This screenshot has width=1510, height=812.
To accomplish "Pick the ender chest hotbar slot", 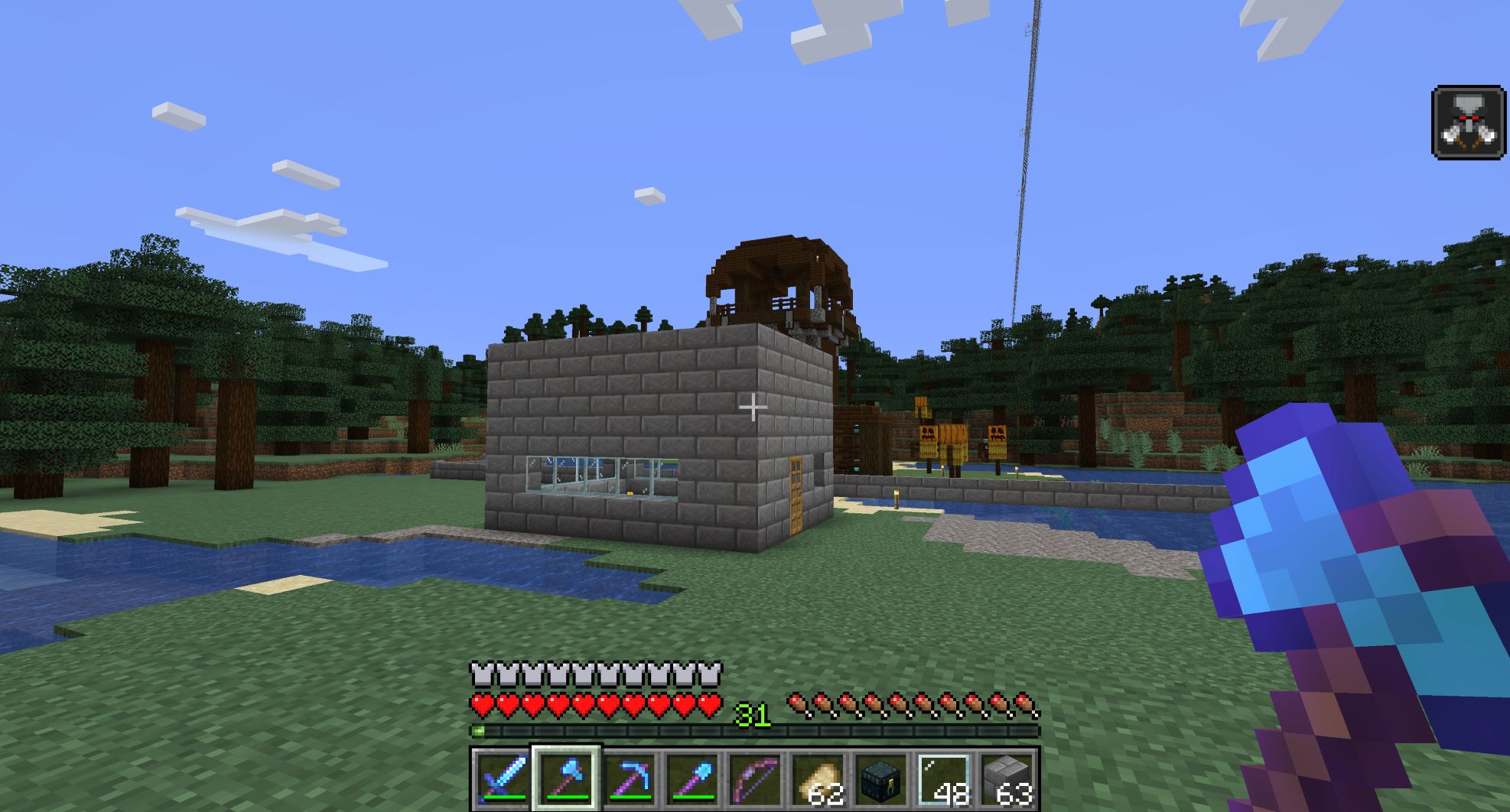I will click(880, 779).
